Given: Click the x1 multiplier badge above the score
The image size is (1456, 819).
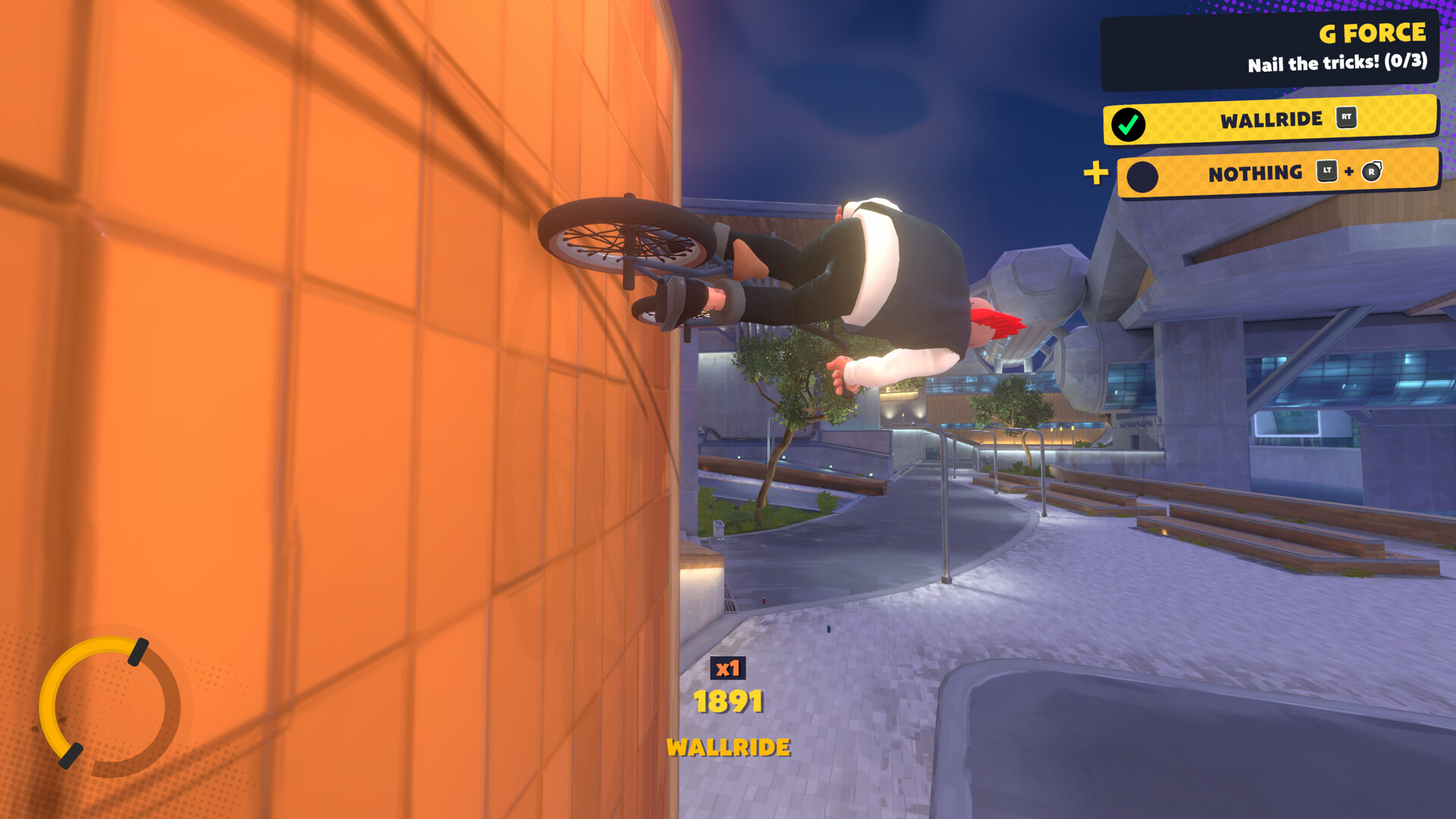Looking at the screenshot, I should pos(729,669).
